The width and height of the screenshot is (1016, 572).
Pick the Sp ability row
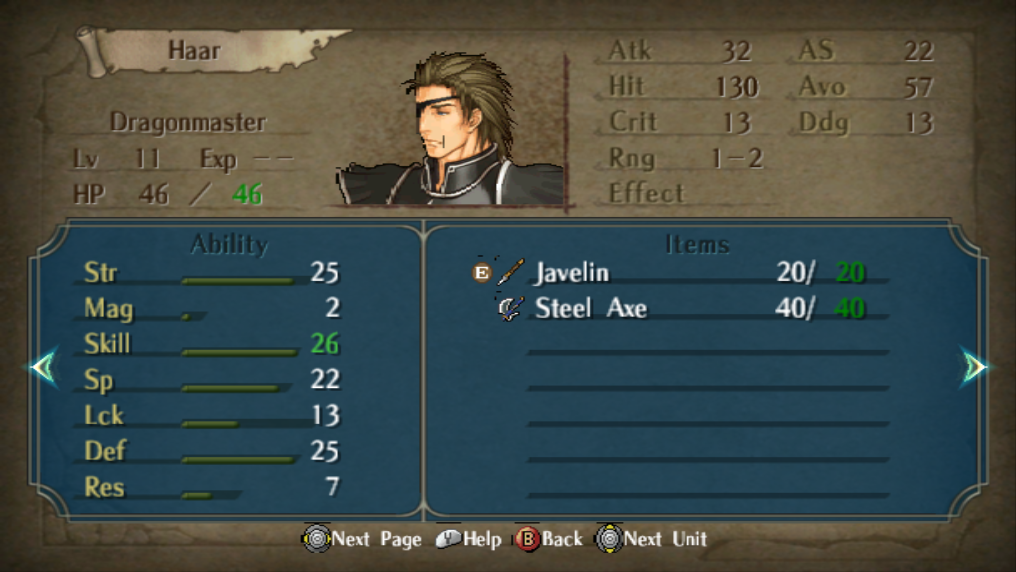point(211,380)
